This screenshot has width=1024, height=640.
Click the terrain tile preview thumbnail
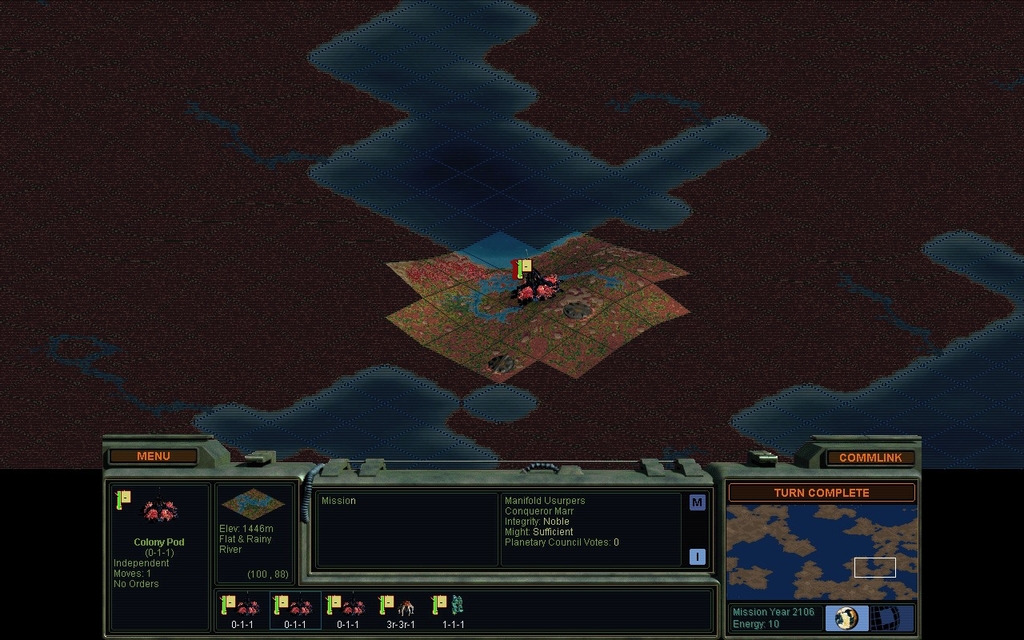[246, 503]
